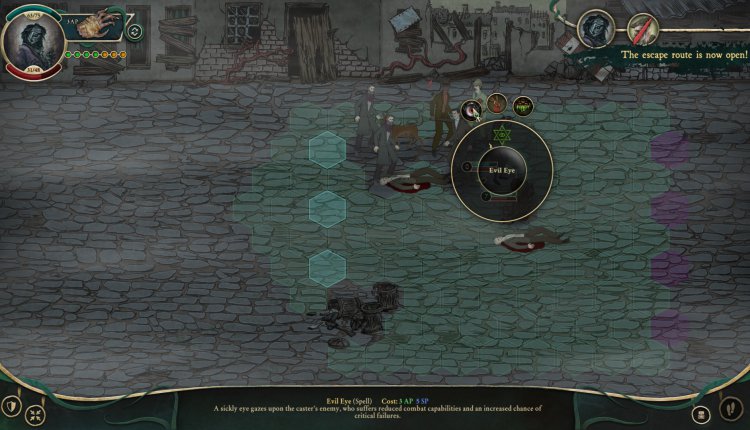The height and width of the screenshot is (430, 750).
Task: Select the Evil Eye spell icon
Action: [470, 107]
